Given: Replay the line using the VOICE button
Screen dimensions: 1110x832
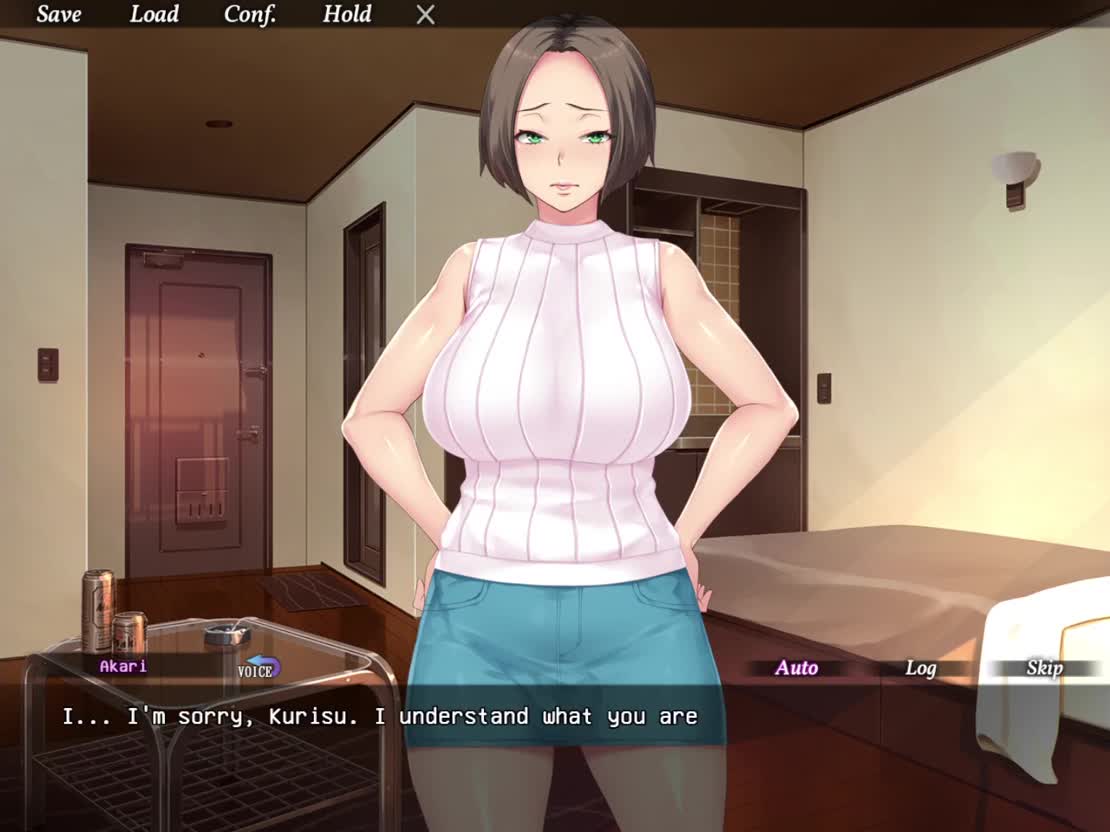Looking at the screenshot, I should coord(259,669).
